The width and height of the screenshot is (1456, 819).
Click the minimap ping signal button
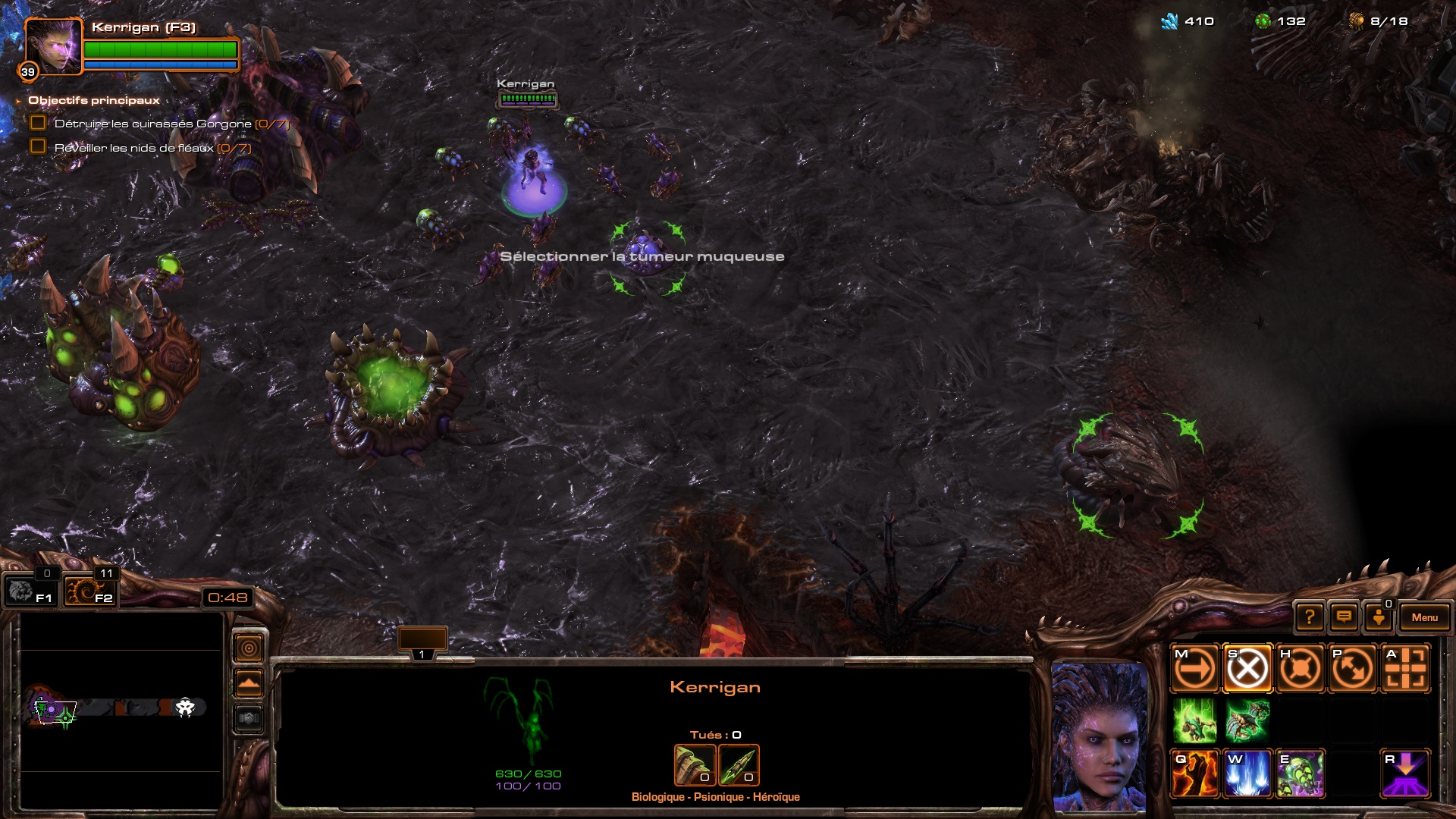tap(249, 648)
